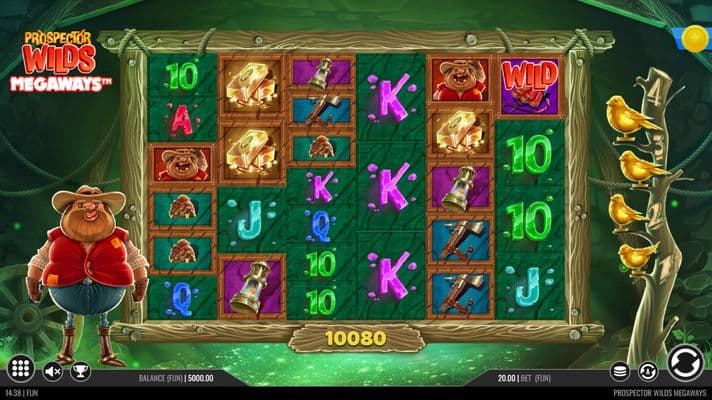This screenshot has height=400, width=712.
Task: Toggle the muted sound speaker icon
Action: pos(53,372)
